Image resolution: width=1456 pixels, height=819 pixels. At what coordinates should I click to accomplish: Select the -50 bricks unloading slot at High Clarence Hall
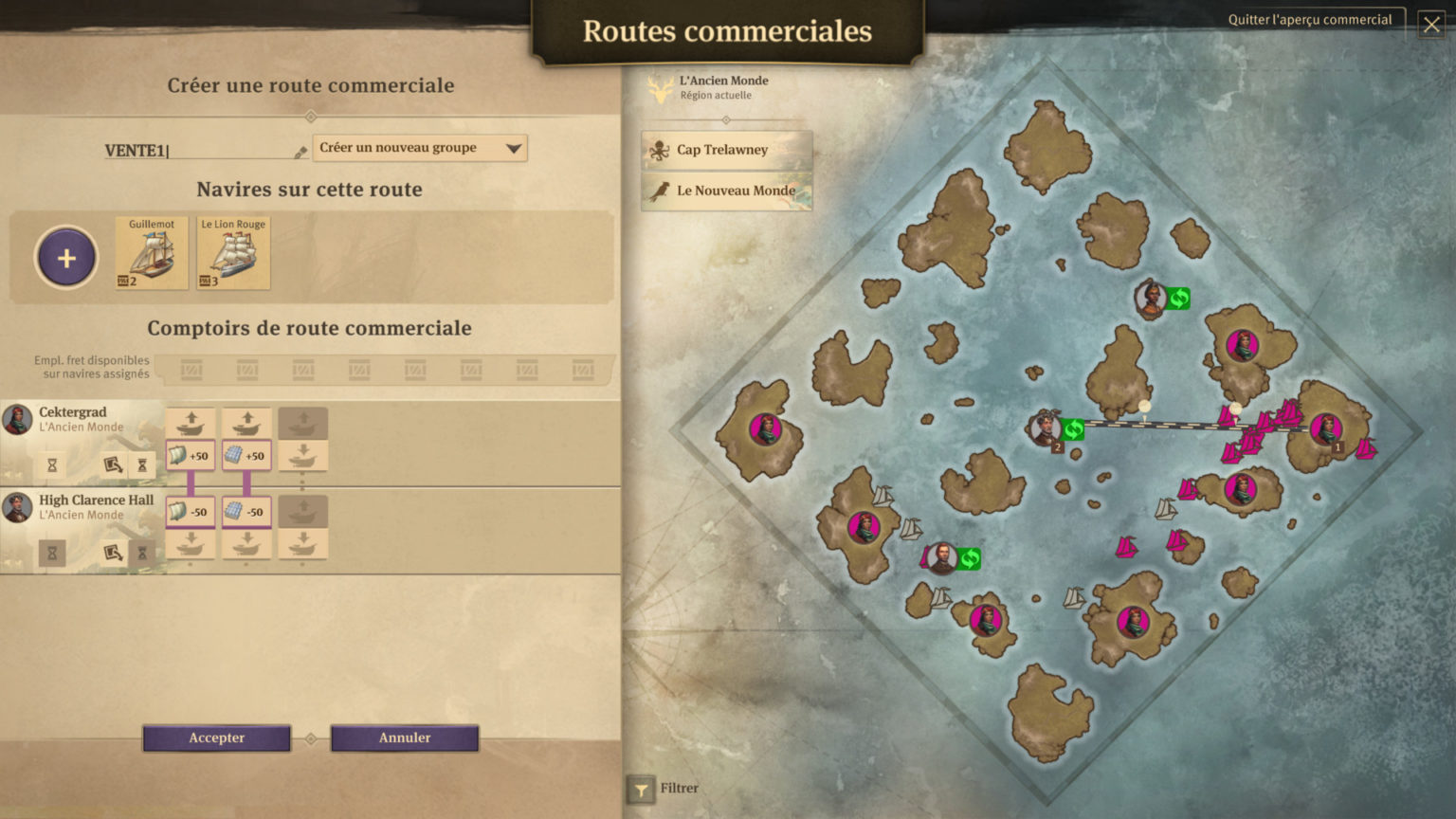pyautogui.click(x=246, y=512)
